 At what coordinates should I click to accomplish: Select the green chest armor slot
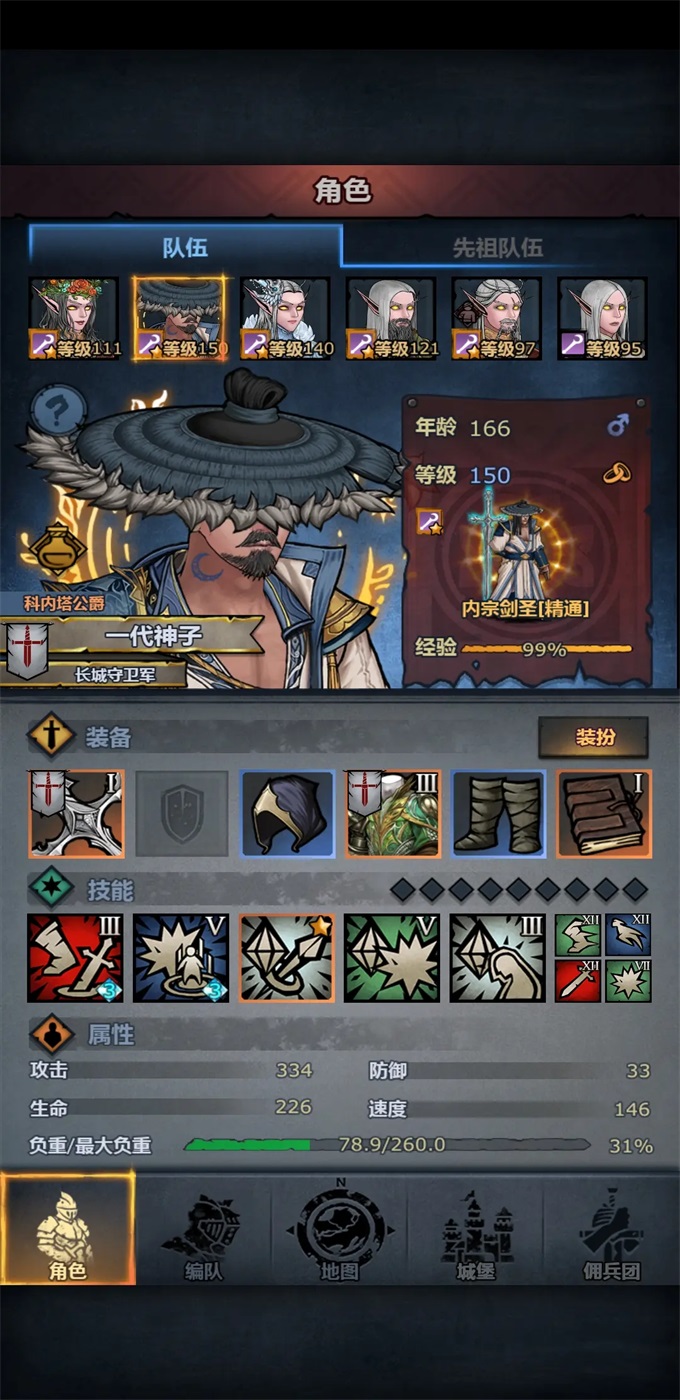coord(393,814)
